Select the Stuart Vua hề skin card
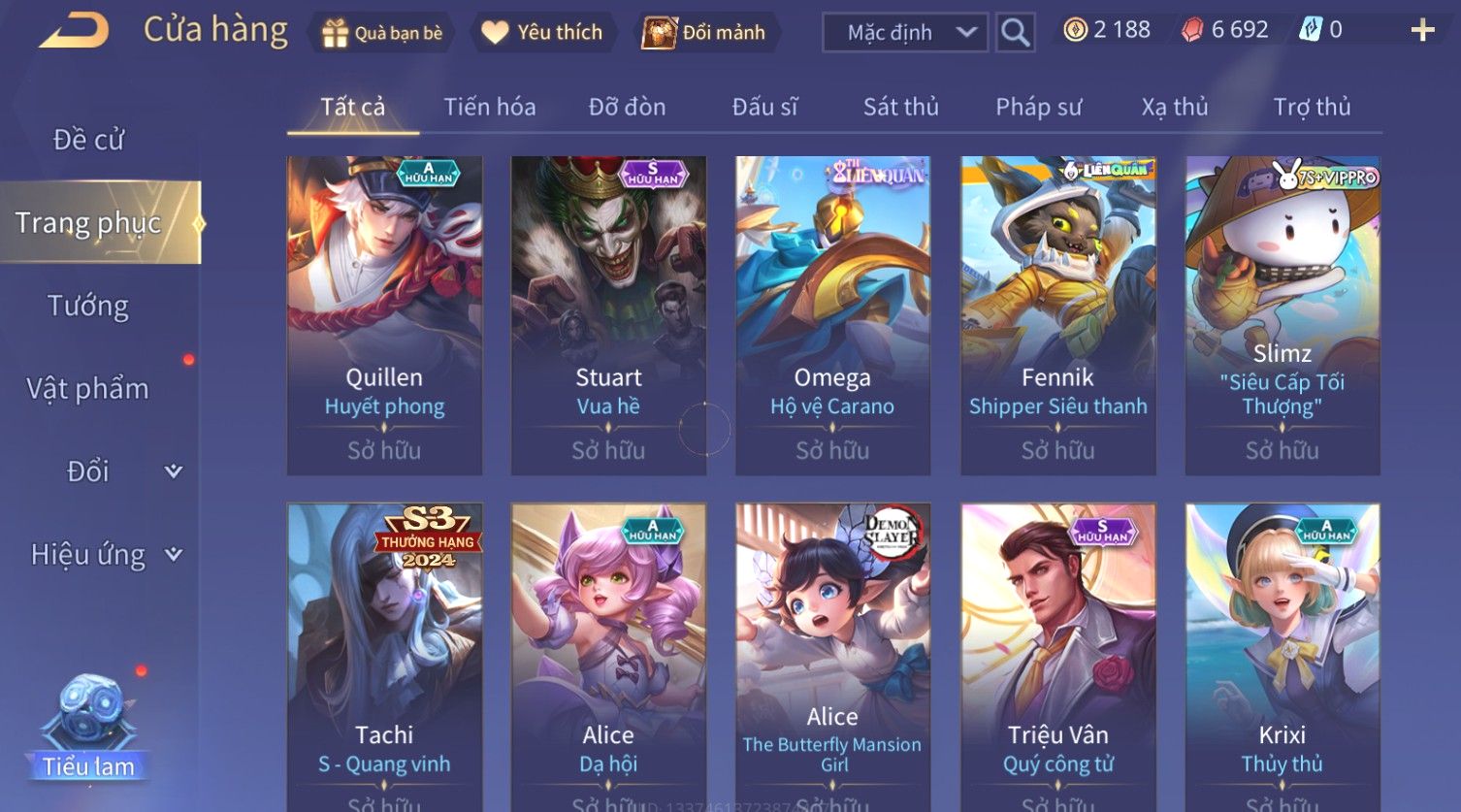 tap(608, 315)
